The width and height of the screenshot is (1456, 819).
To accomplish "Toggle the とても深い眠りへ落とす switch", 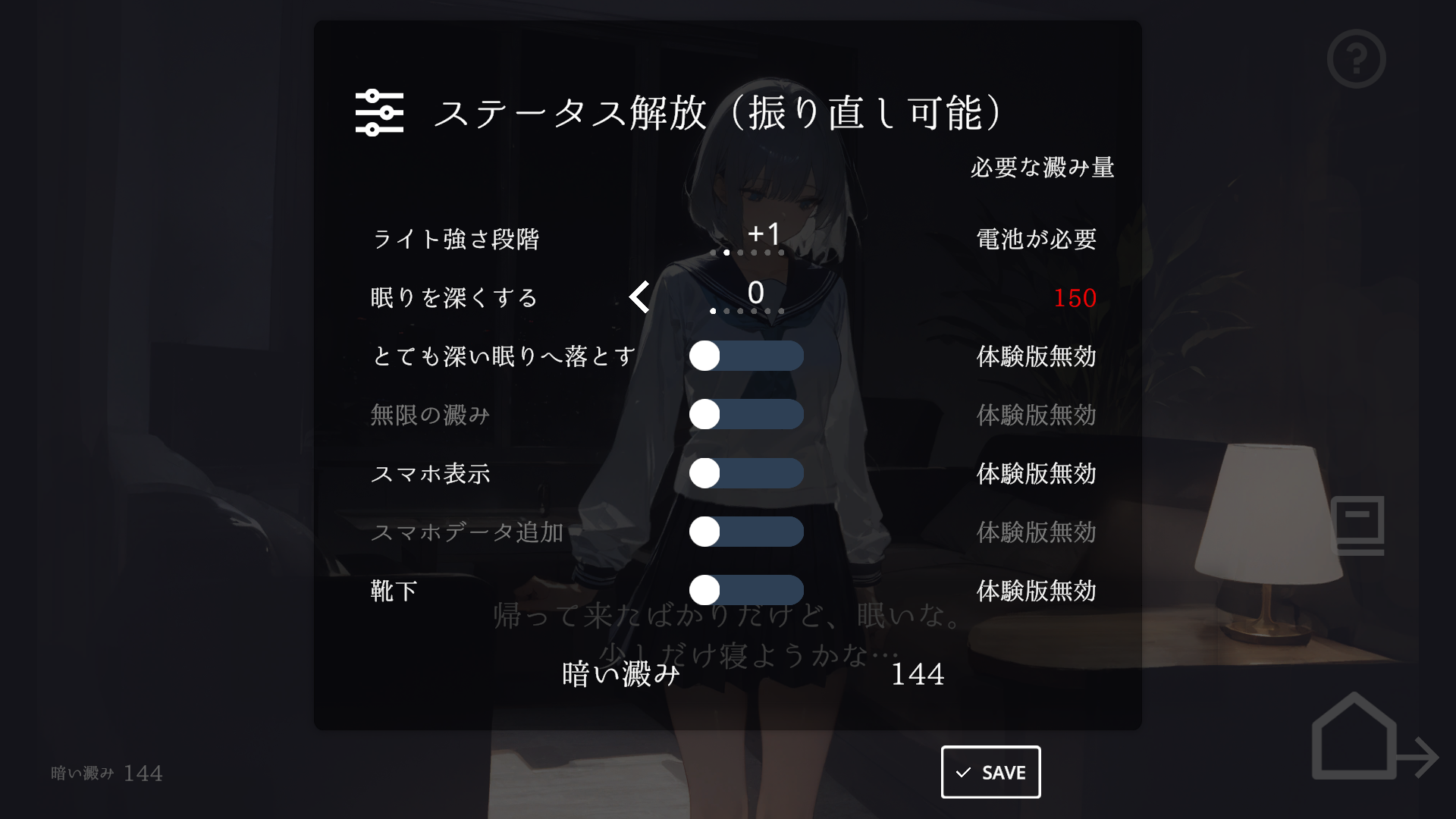I will [x=745, y=356].
